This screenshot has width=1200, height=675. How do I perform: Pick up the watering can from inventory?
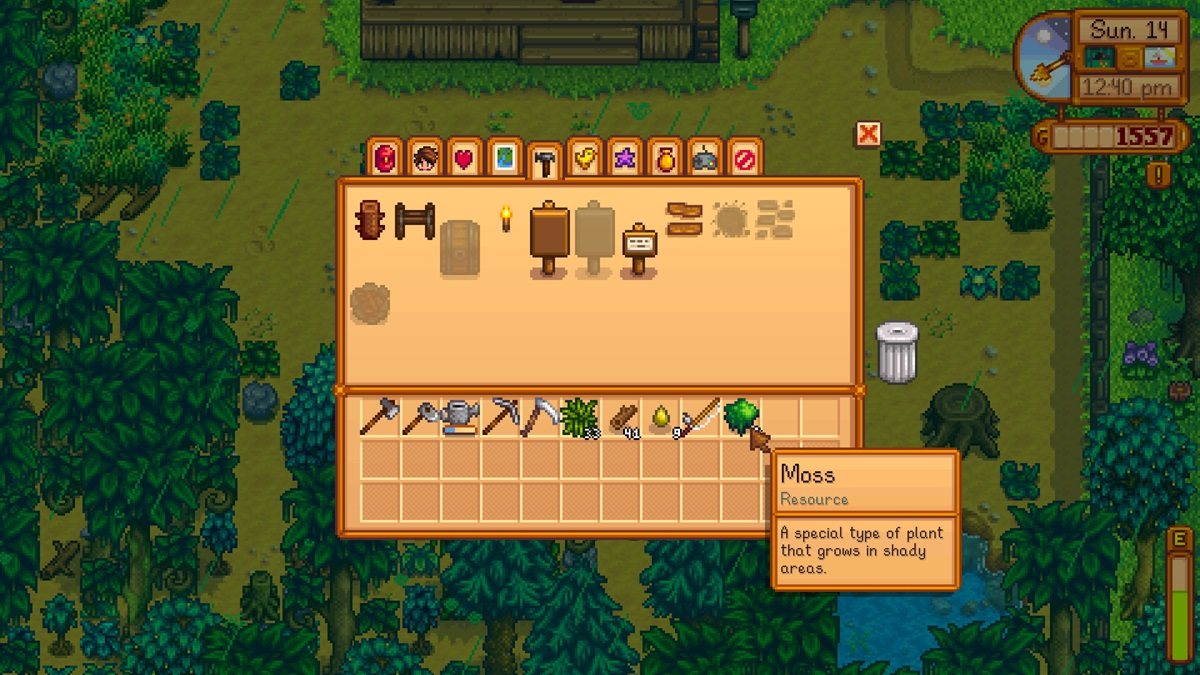[460, 417]
